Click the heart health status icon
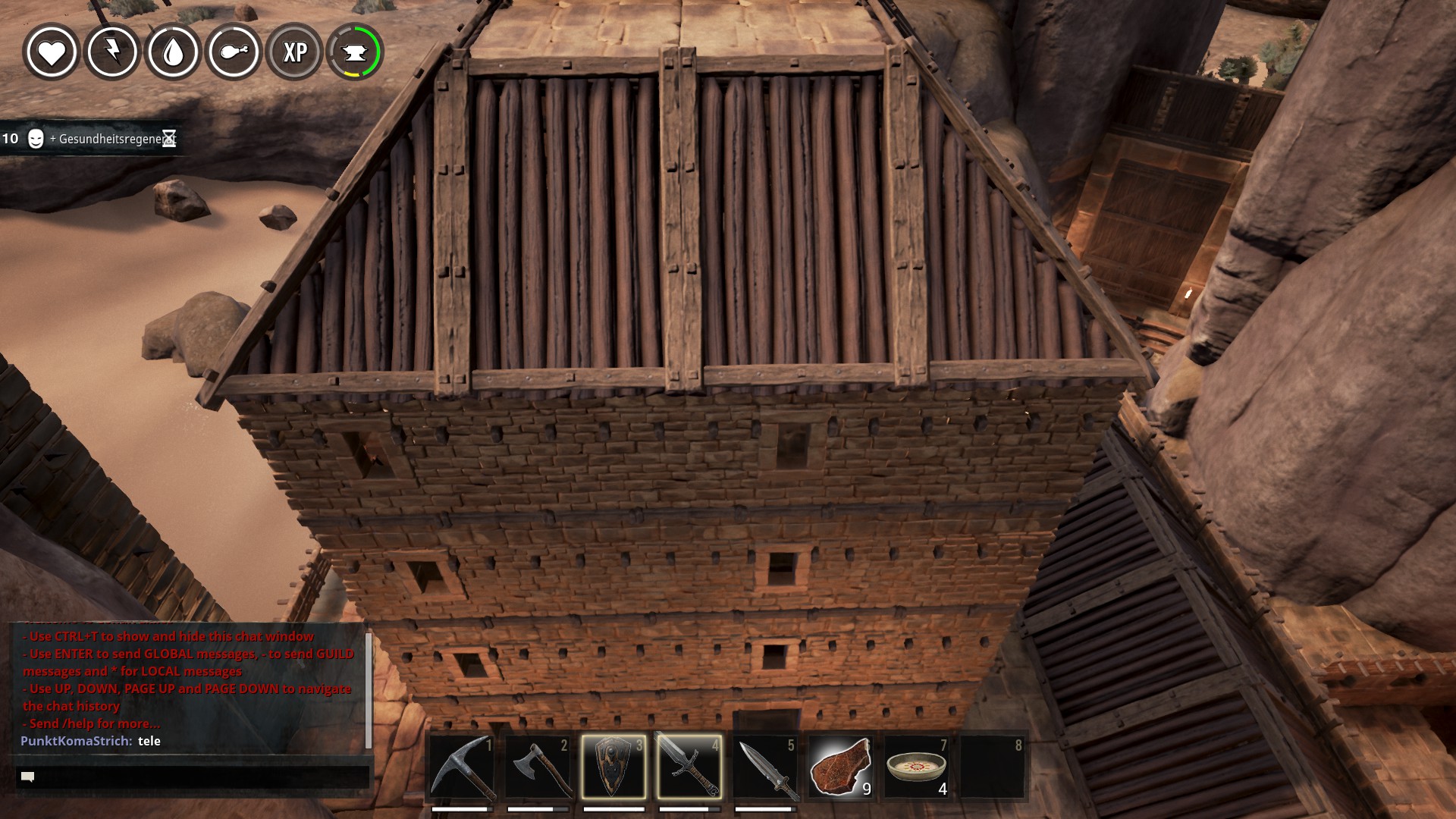The image size is (1456, 819). [52, 52]
